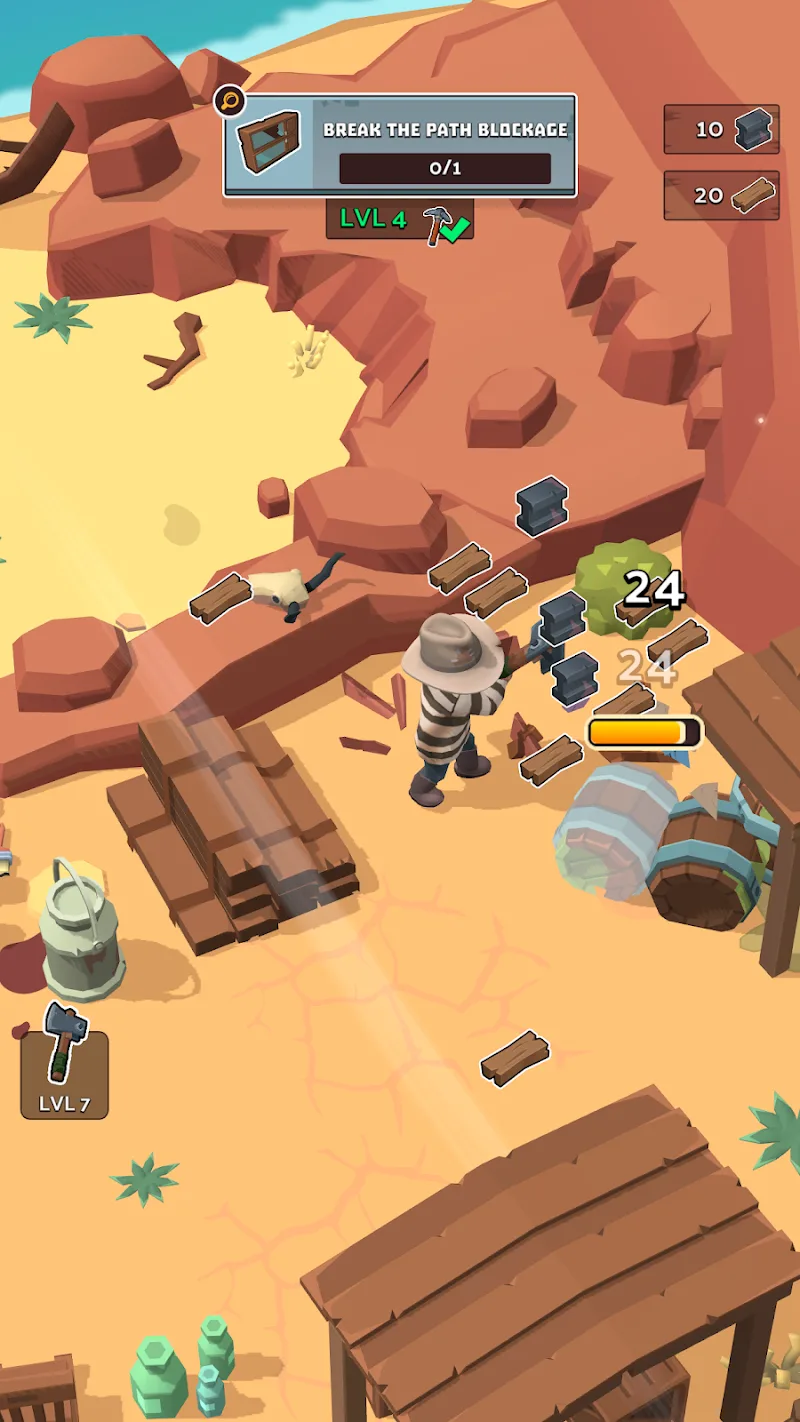Tap the LVL 4 pickaxe requirement badge

(399, 220)
